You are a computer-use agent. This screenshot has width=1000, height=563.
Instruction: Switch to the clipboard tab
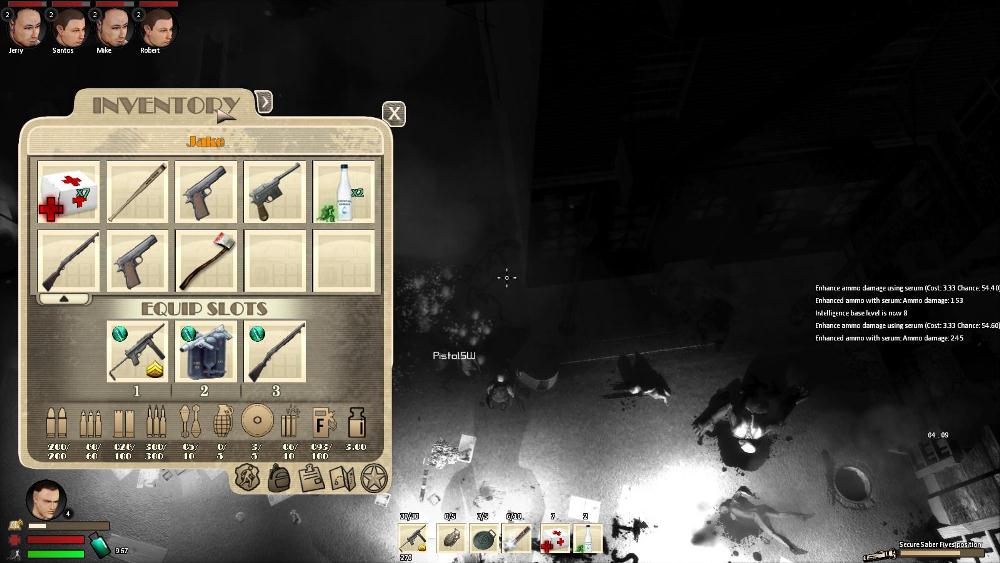point(311,478)
